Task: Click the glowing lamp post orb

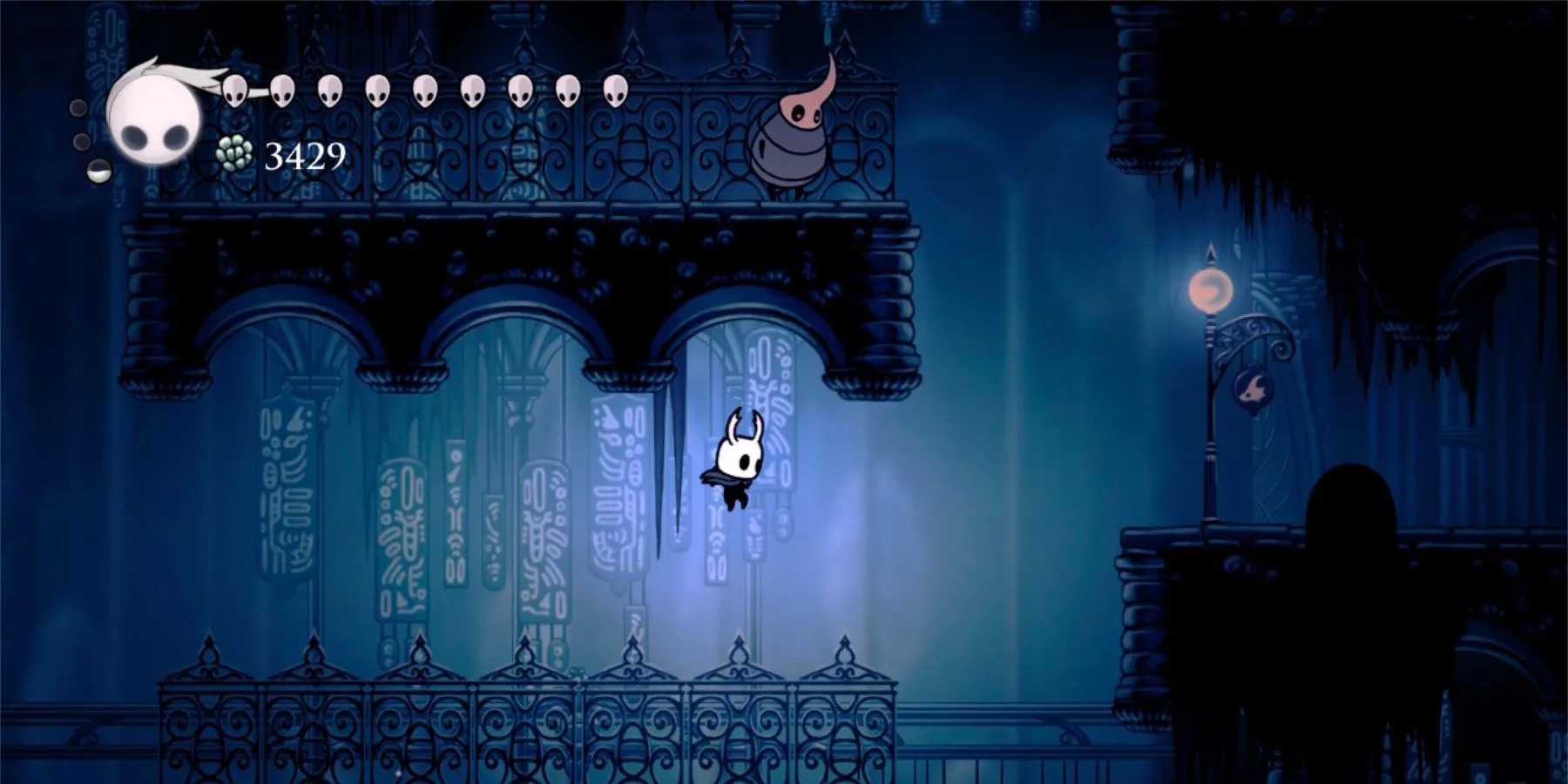Action: [1211, 287]
